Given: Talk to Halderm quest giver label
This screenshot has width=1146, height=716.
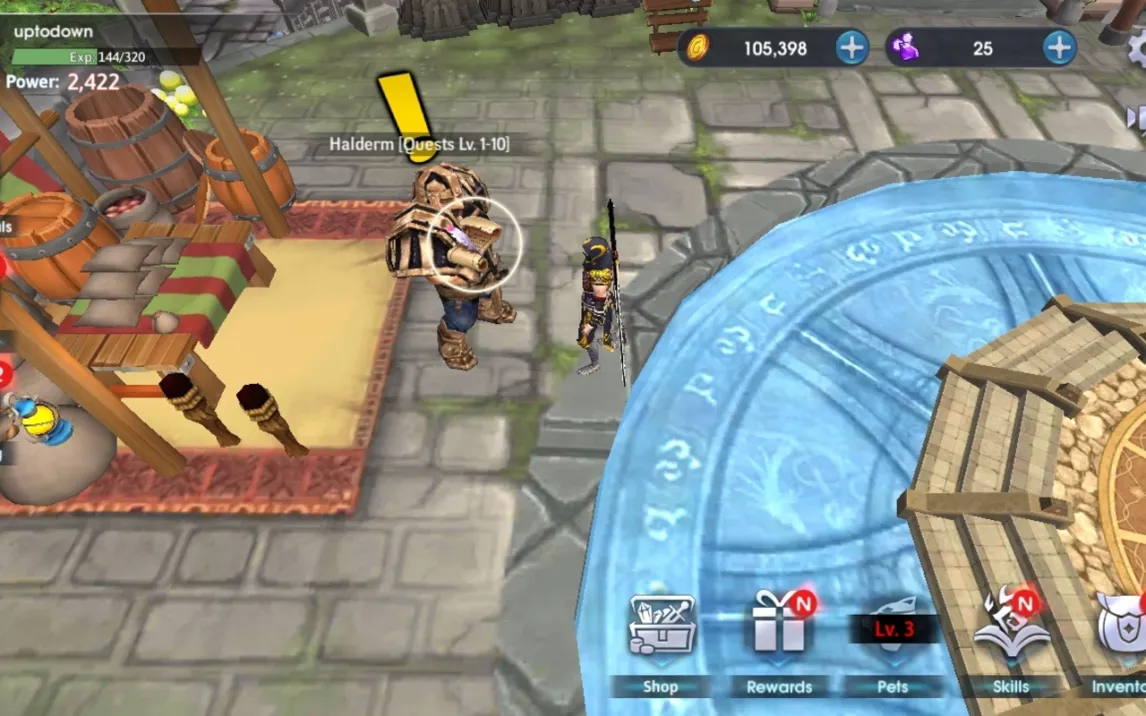Looking at the screenshot, I should 419,145.
